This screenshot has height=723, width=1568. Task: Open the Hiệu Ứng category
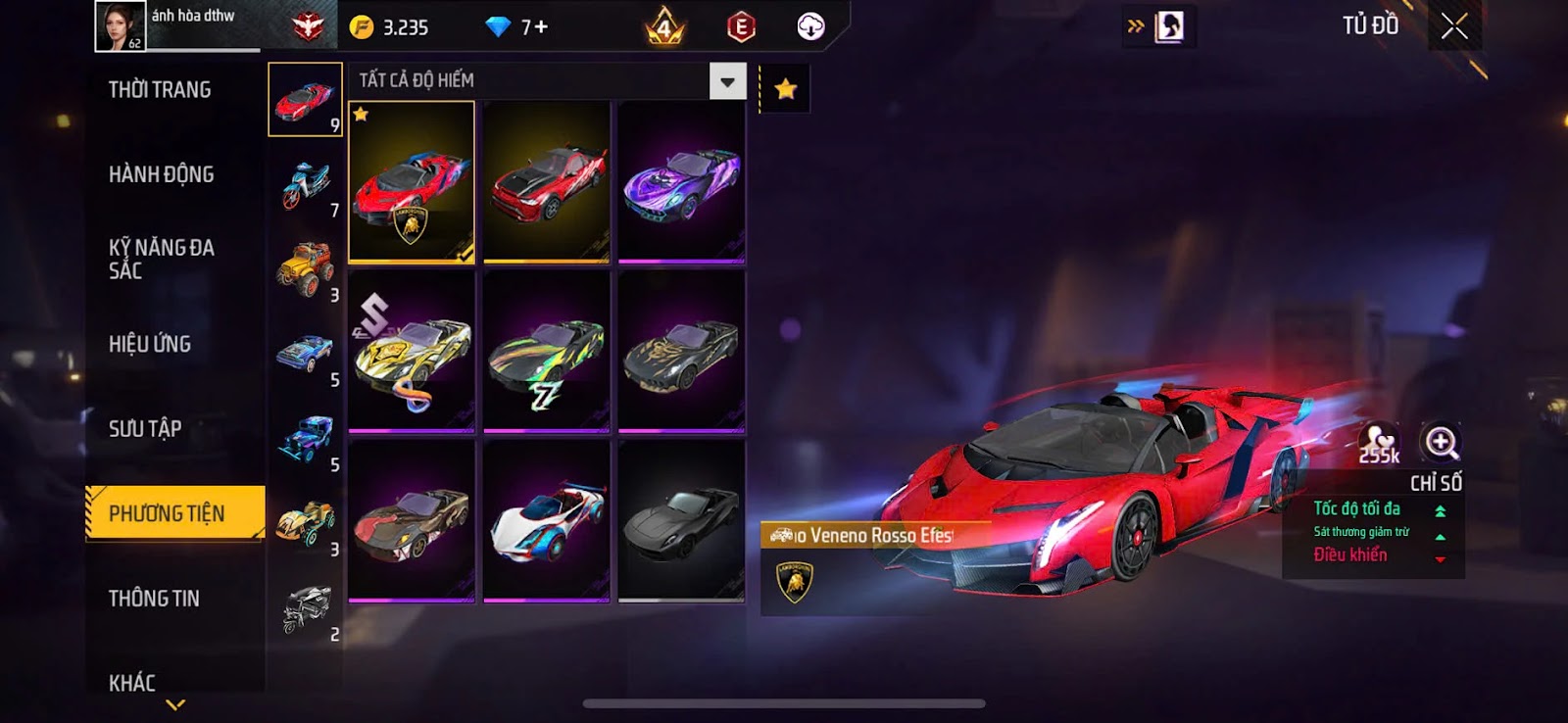(150, 344)
